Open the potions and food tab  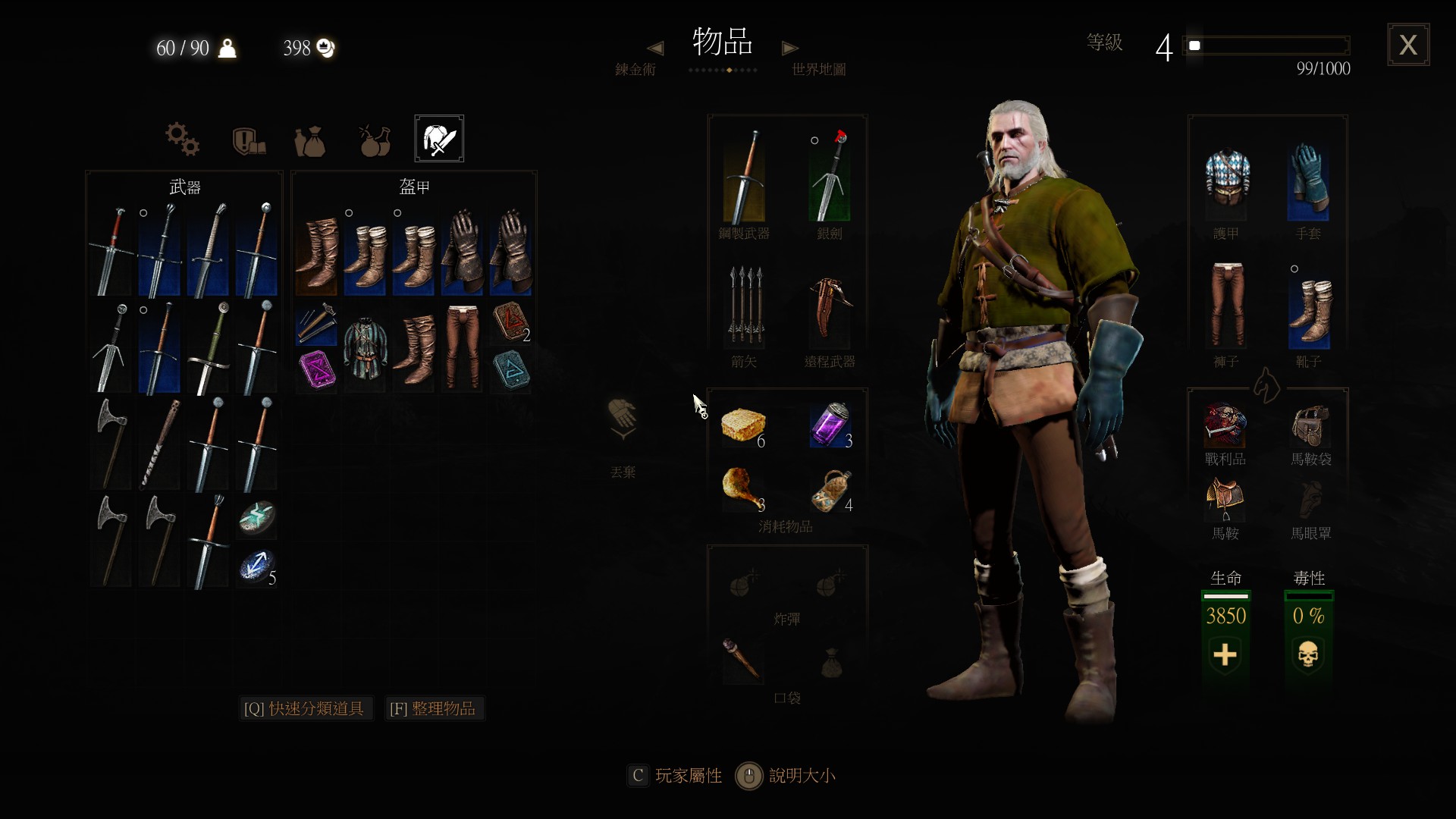point(375,140)
